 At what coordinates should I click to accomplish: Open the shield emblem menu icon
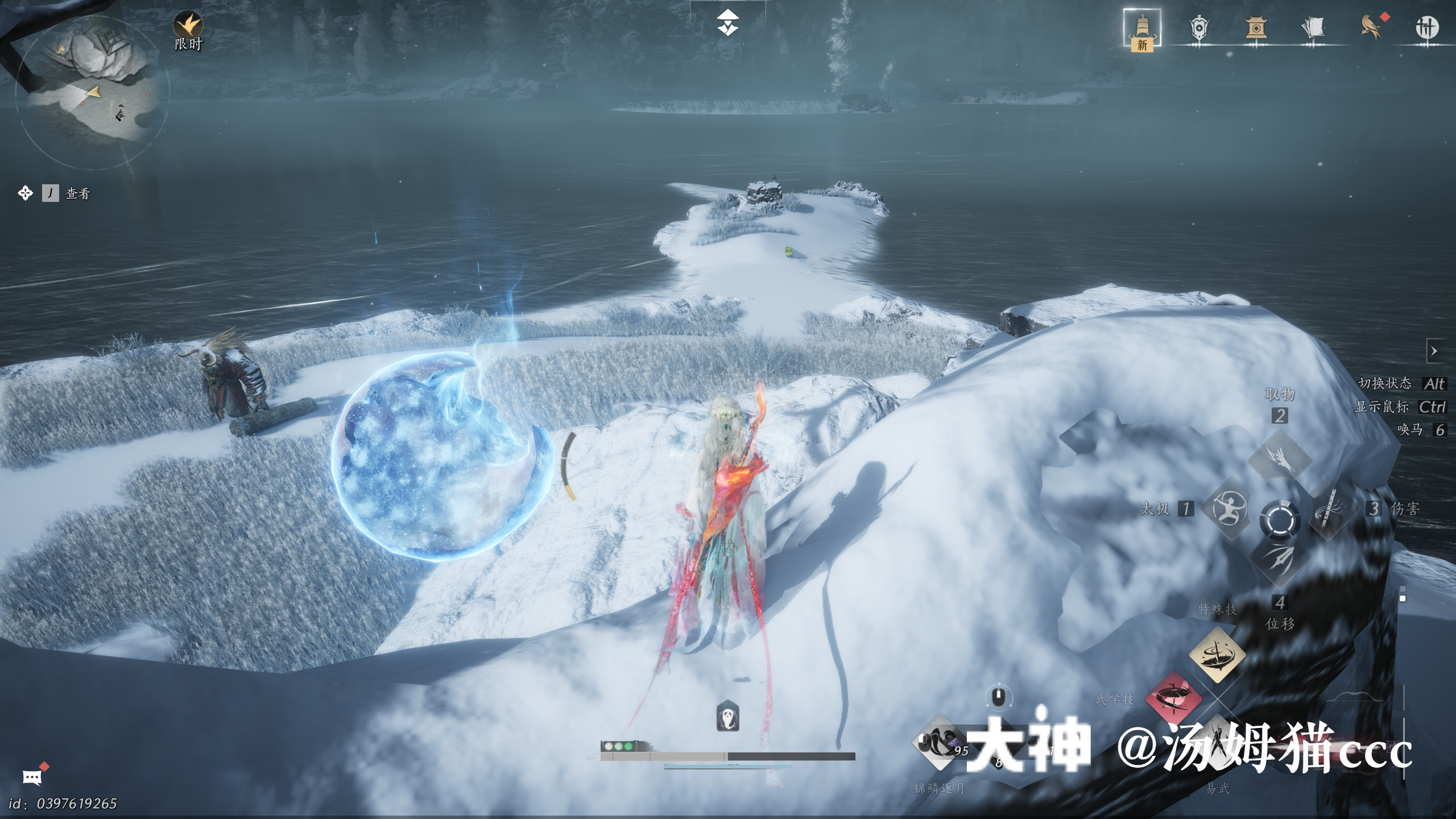click(x=1199, y=28)
